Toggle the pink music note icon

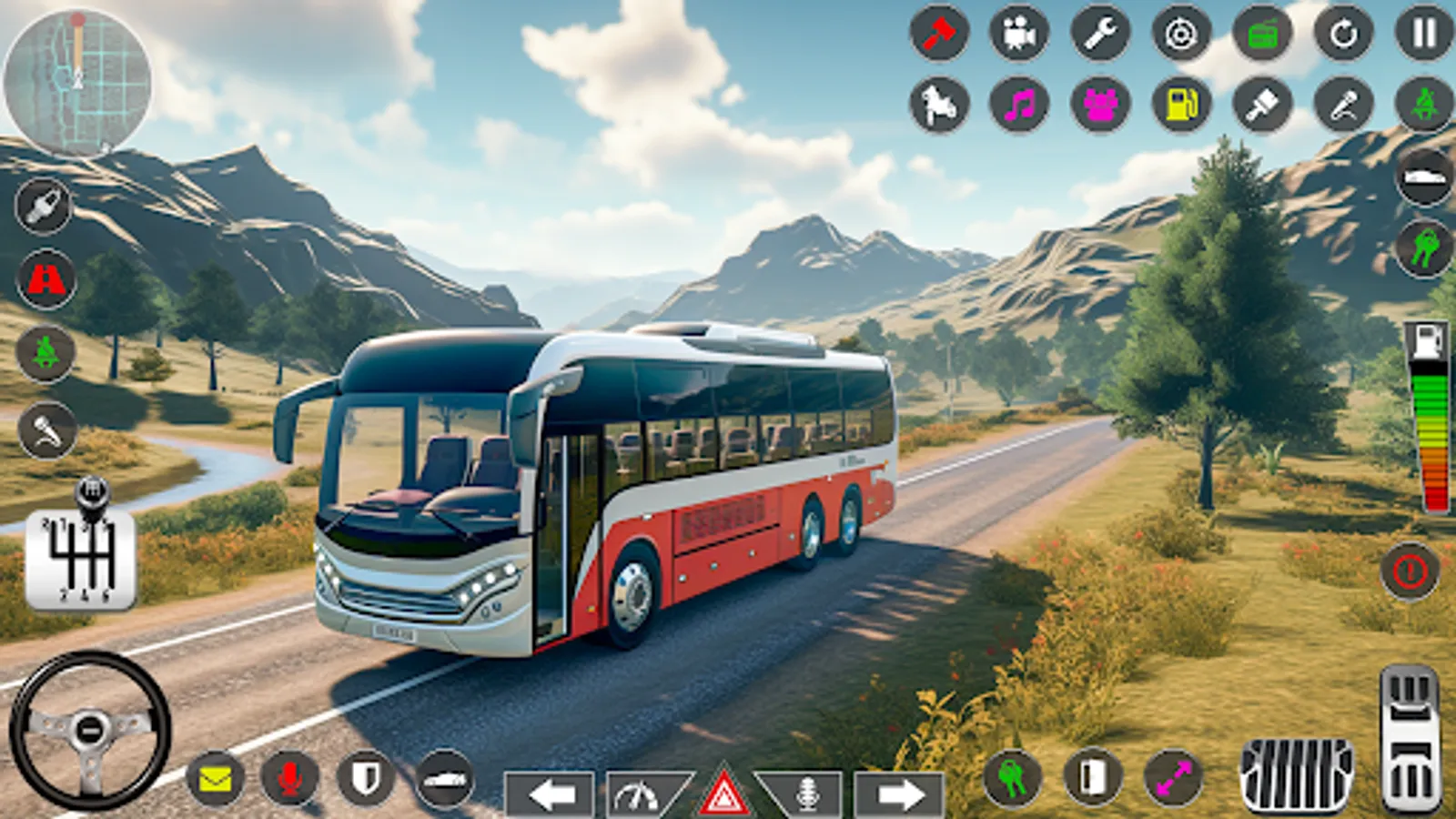pyautogui.click(x=1019, y=105)
